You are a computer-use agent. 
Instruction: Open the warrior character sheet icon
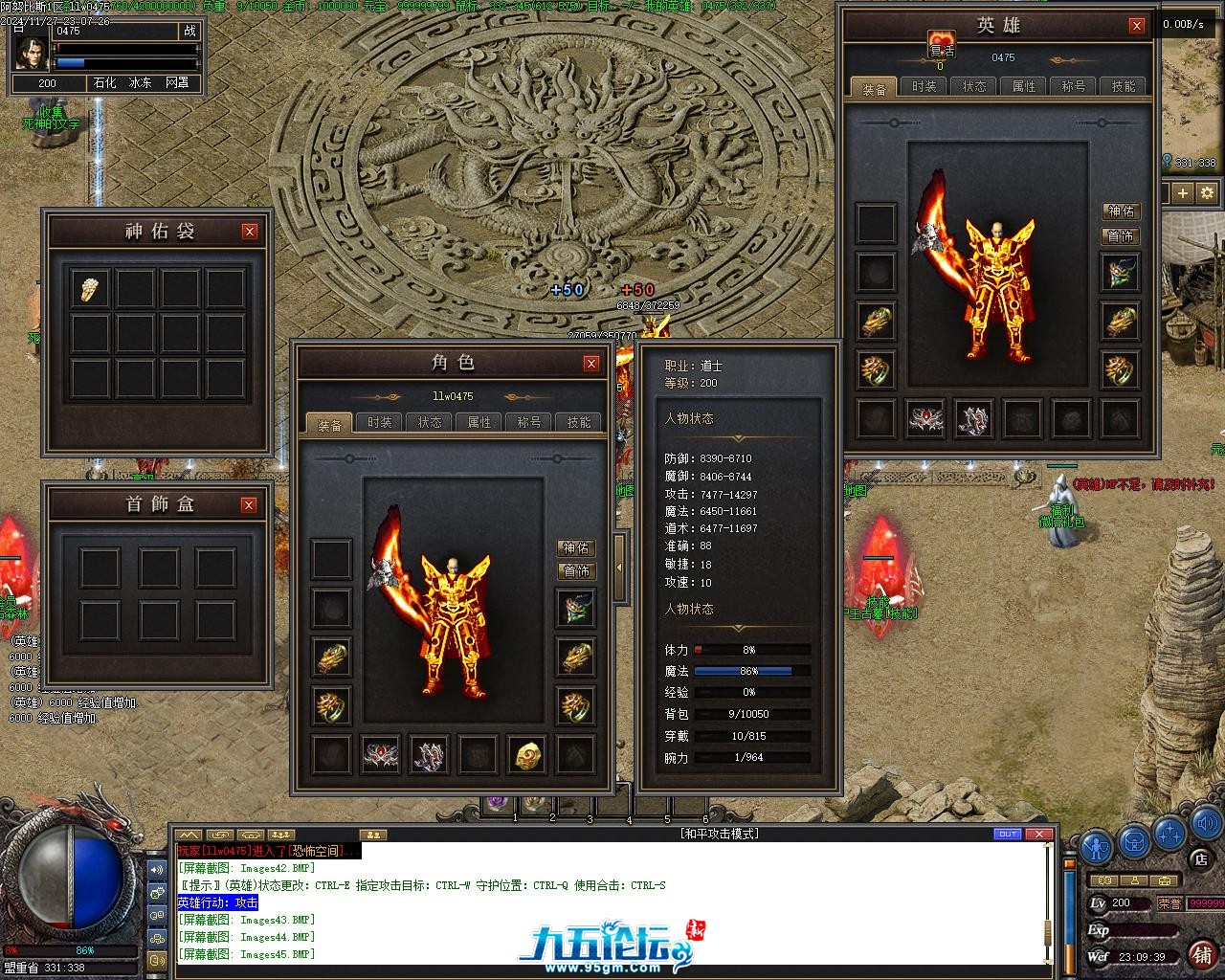pos(1097,847)
